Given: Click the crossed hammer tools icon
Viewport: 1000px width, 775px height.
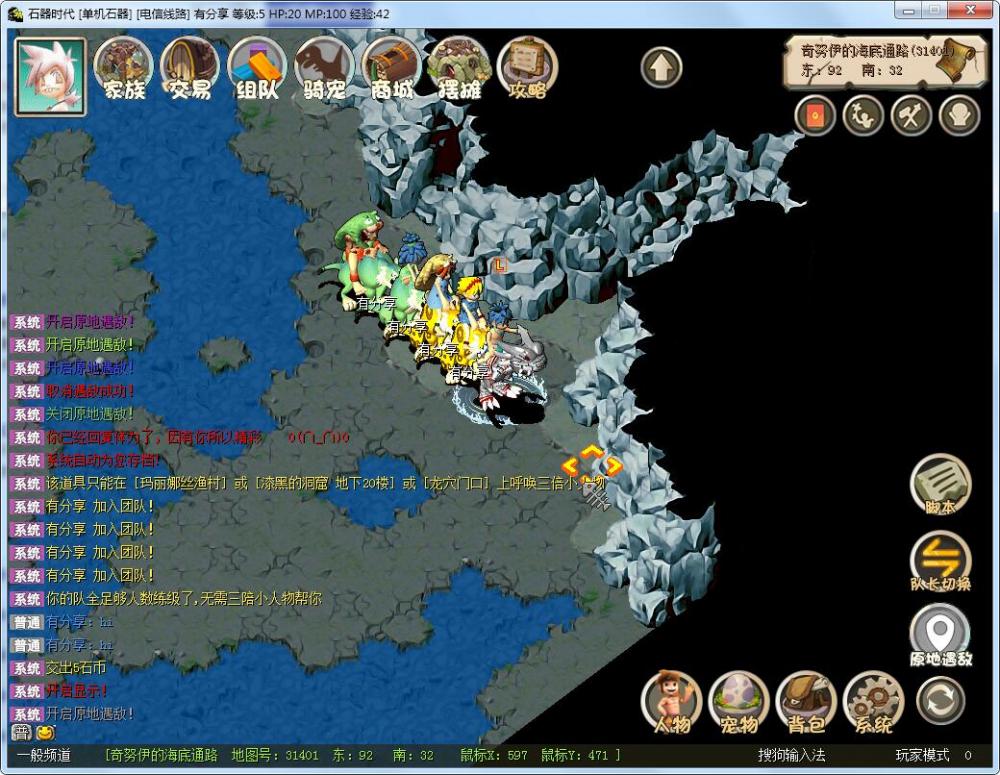Looking at the screenshot, I should (x=911, y=116).
